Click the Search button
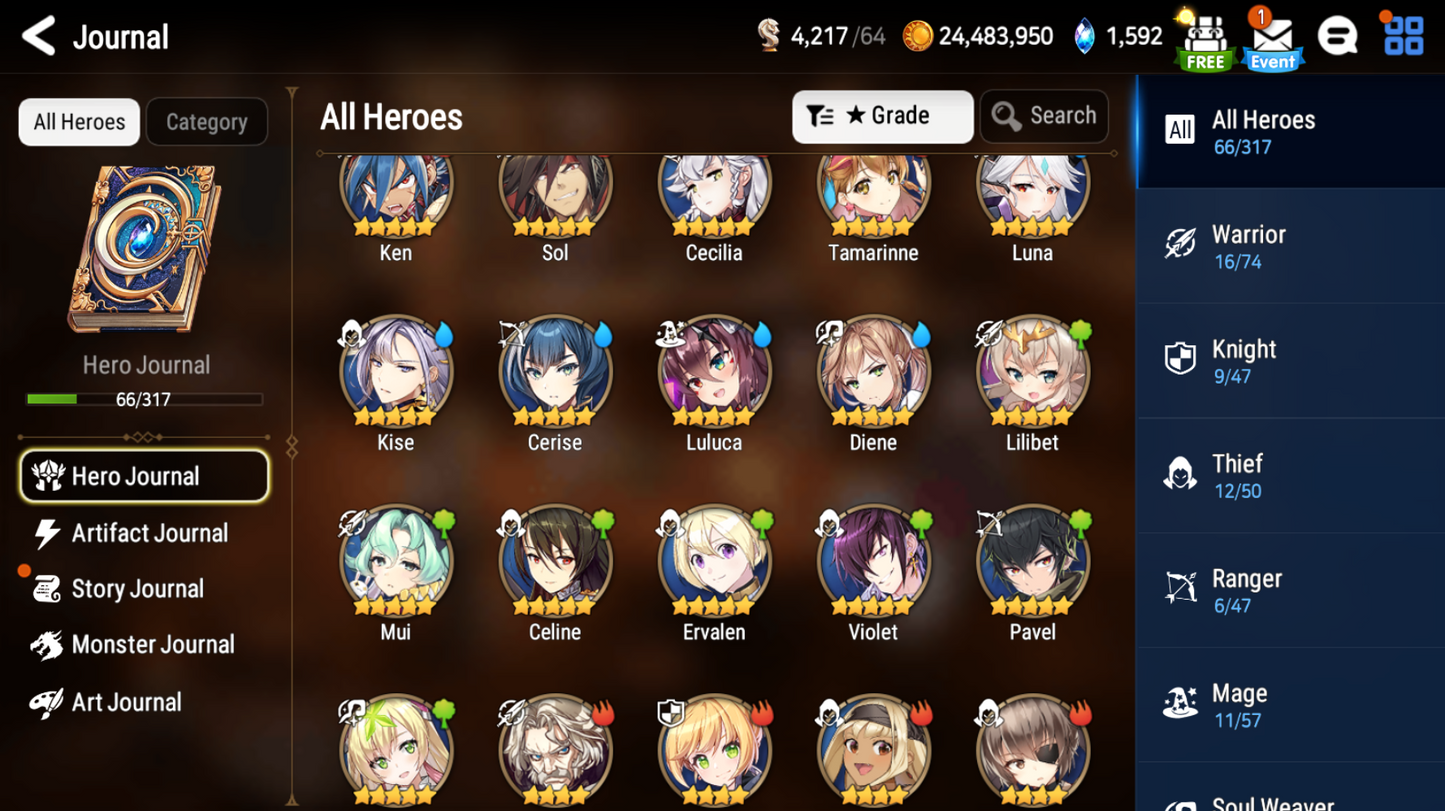Screen dimensions: 1445x811 (1044, 116)
